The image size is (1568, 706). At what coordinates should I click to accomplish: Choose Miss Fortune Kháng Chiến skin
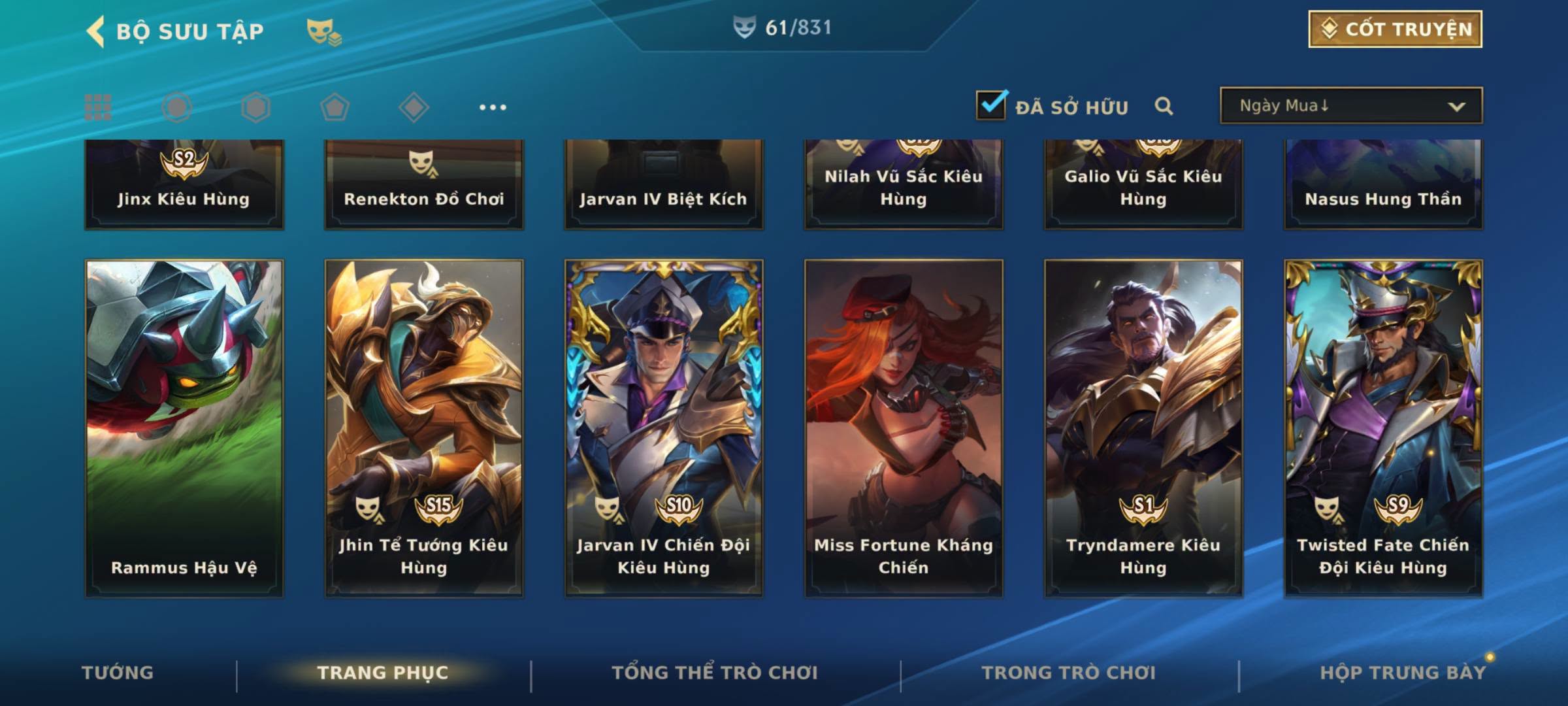point(904,428)
